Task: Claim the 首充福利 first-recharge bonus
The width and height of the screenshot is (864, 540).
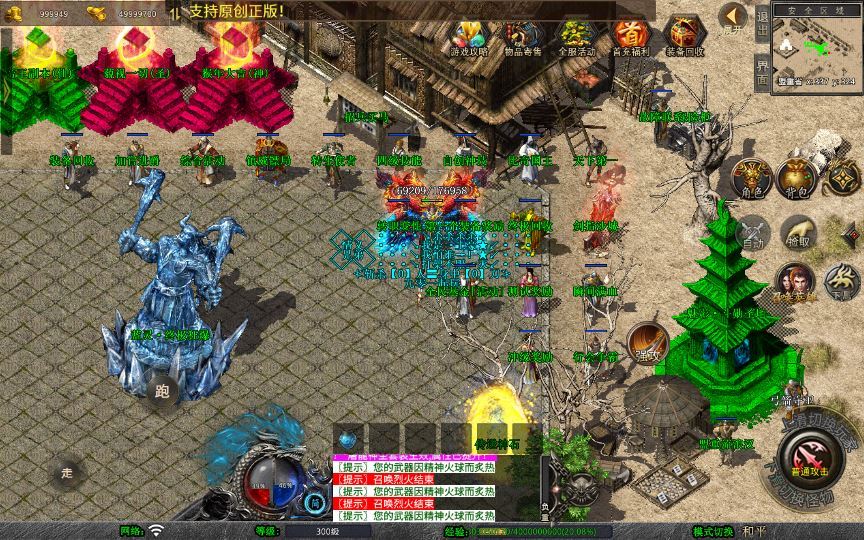Action: pyautogui.click(x=630, y=36)
